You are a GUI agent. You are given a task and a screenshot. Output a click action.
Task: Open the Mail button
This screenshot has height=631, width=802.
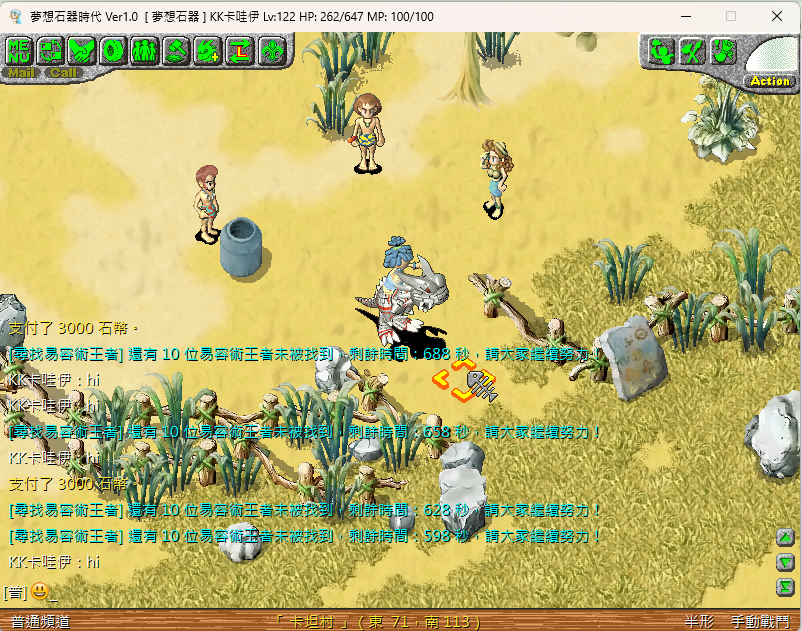[x=20, y=72]
